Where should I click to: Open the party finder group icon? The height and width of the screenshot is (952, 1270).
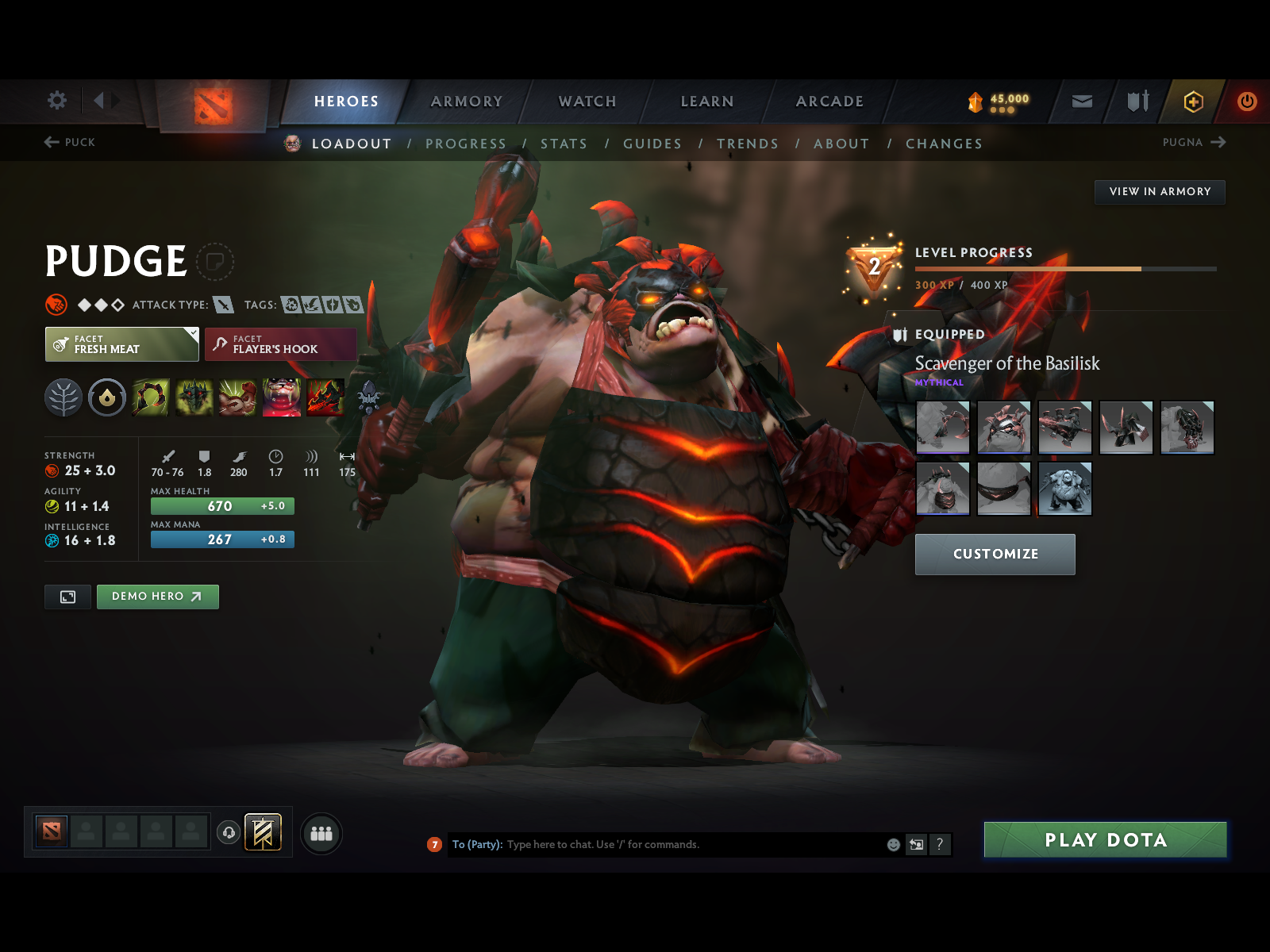(x=321, y=833)
